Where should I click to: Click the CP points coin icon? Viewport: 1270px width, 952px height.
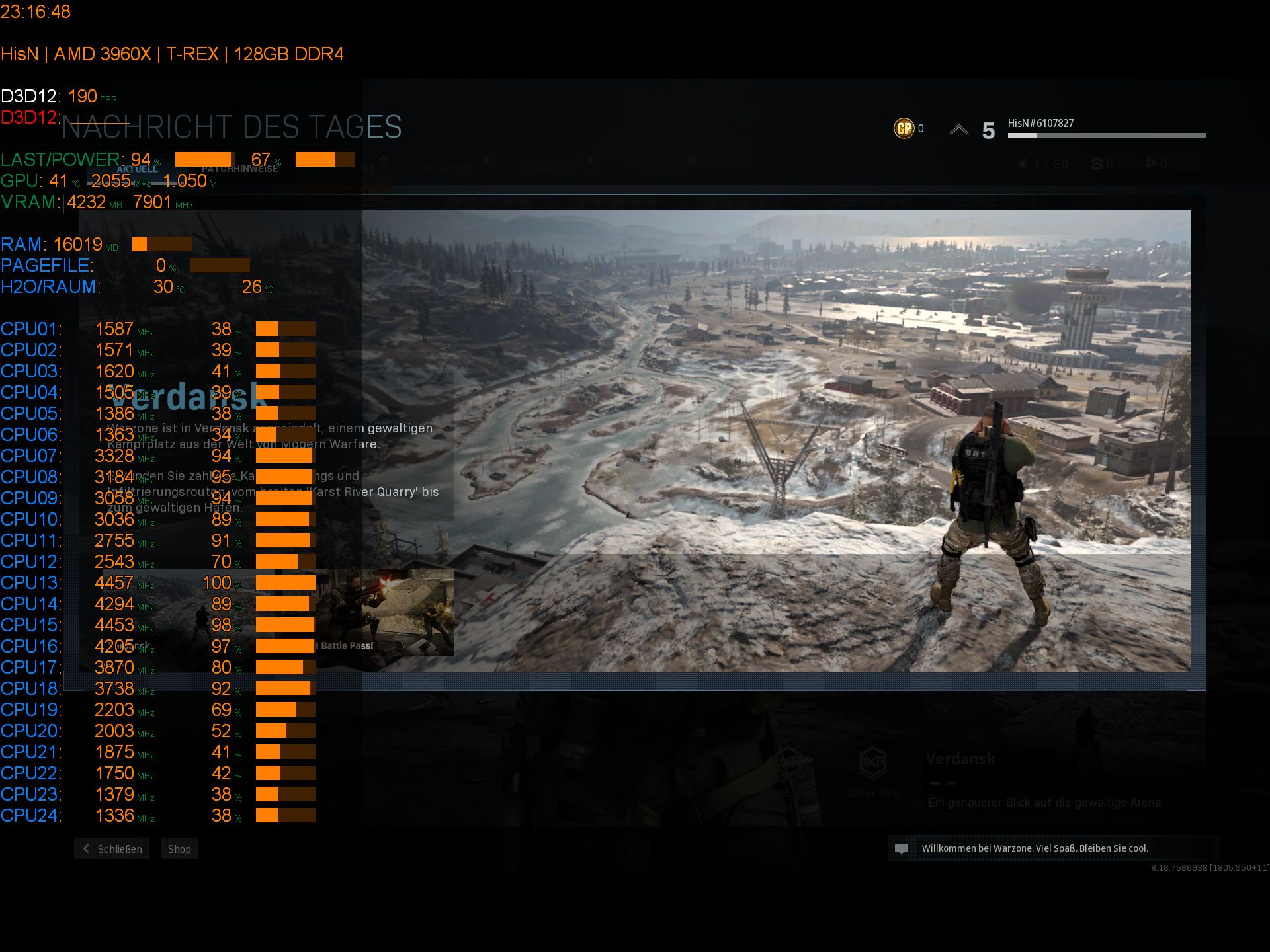click(904, 128)
